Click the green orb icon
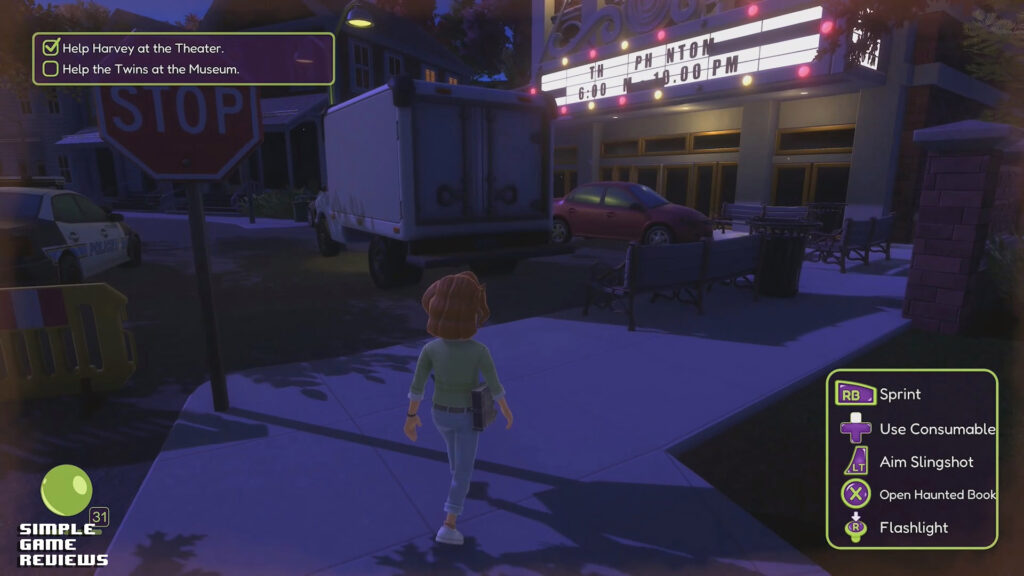The height and width of the screenshot is (576, 1024). pos(66,490)
